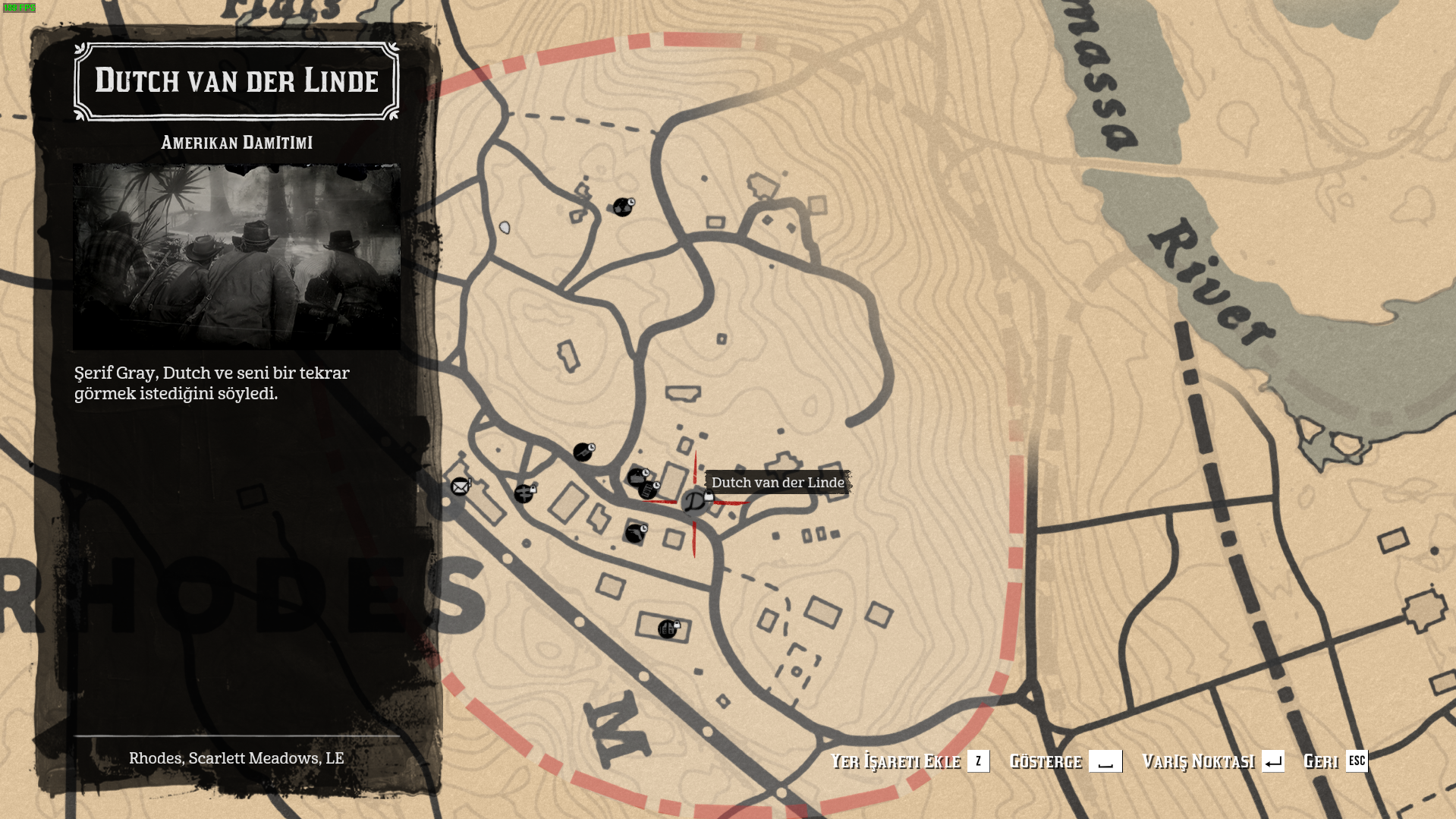Select the Dutch 'D' mission marker
Viewport: 1456px width, 819px height.
(x=694, y=502)
